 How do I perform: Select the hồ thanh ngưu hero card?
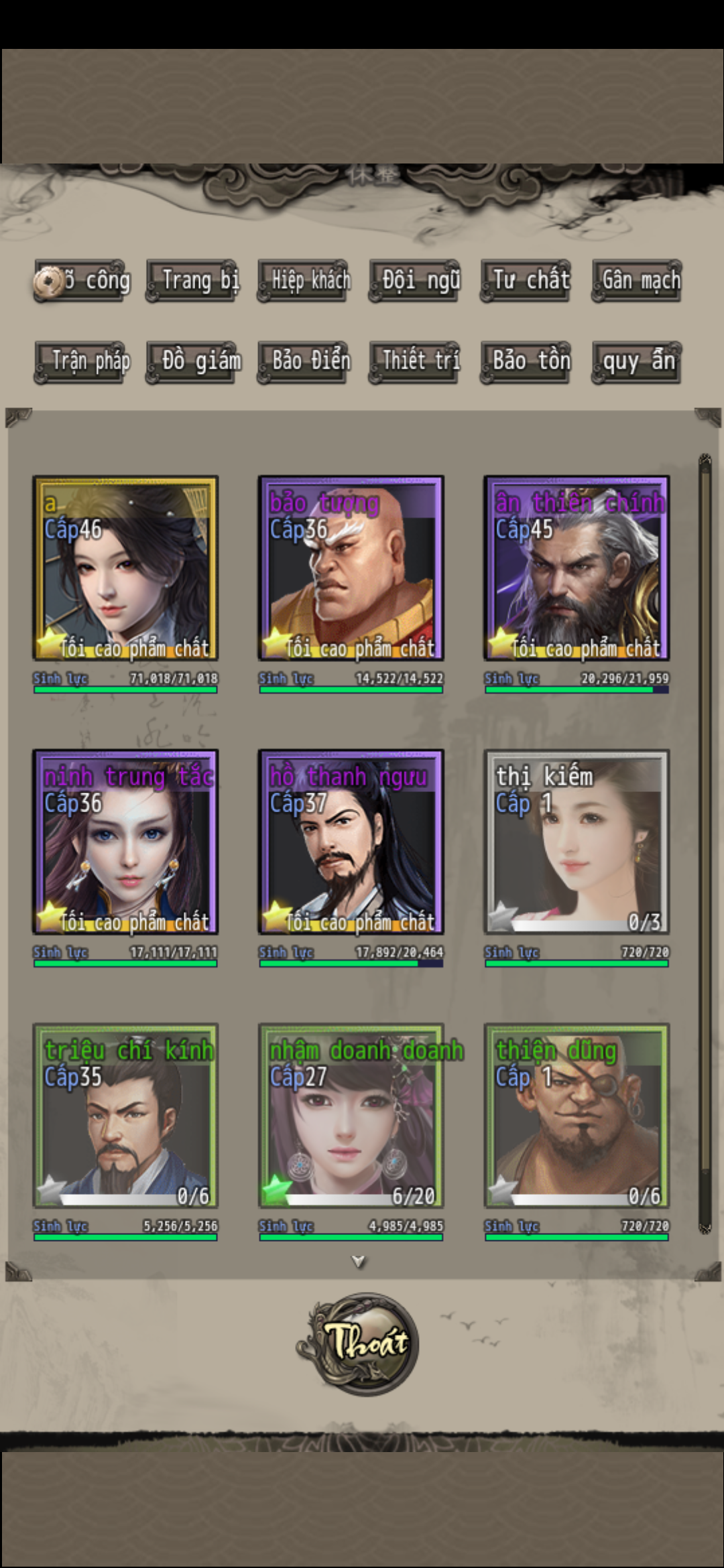point(351,842)
